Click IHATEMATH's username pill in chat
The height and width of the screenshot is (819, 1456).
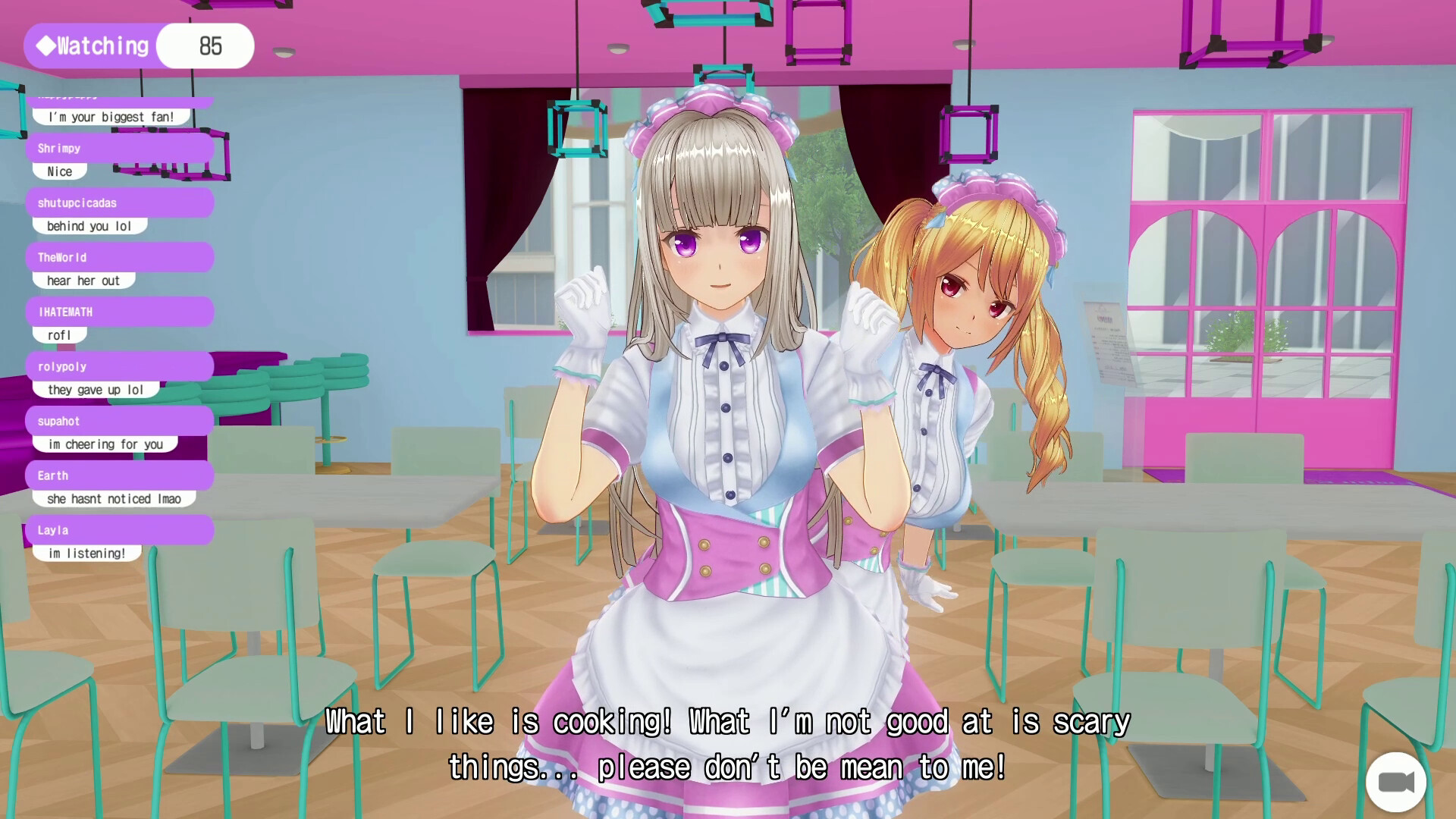[x=65, y=311]
